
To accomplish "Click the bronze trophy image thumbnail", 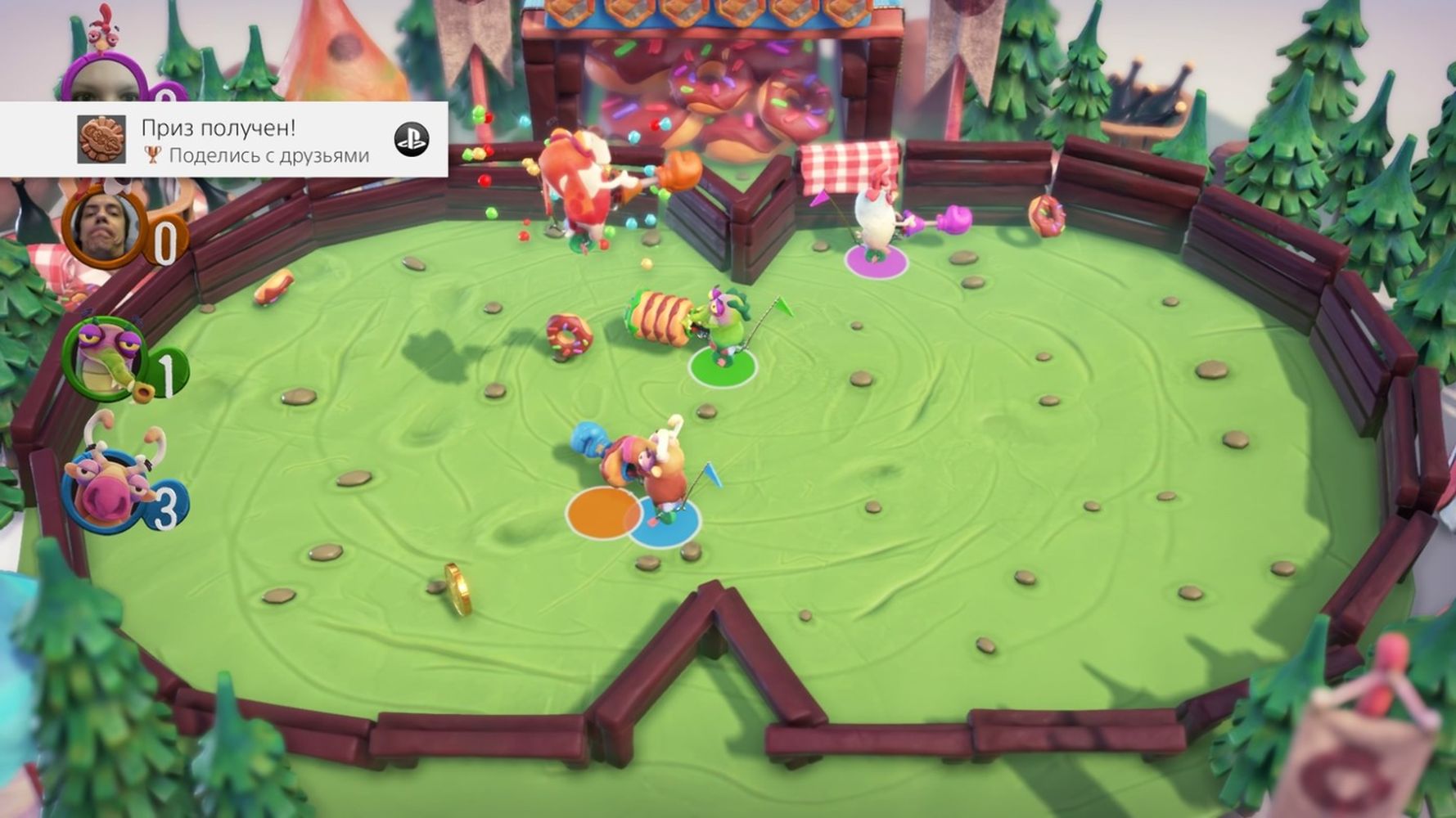I will [101, 140].
